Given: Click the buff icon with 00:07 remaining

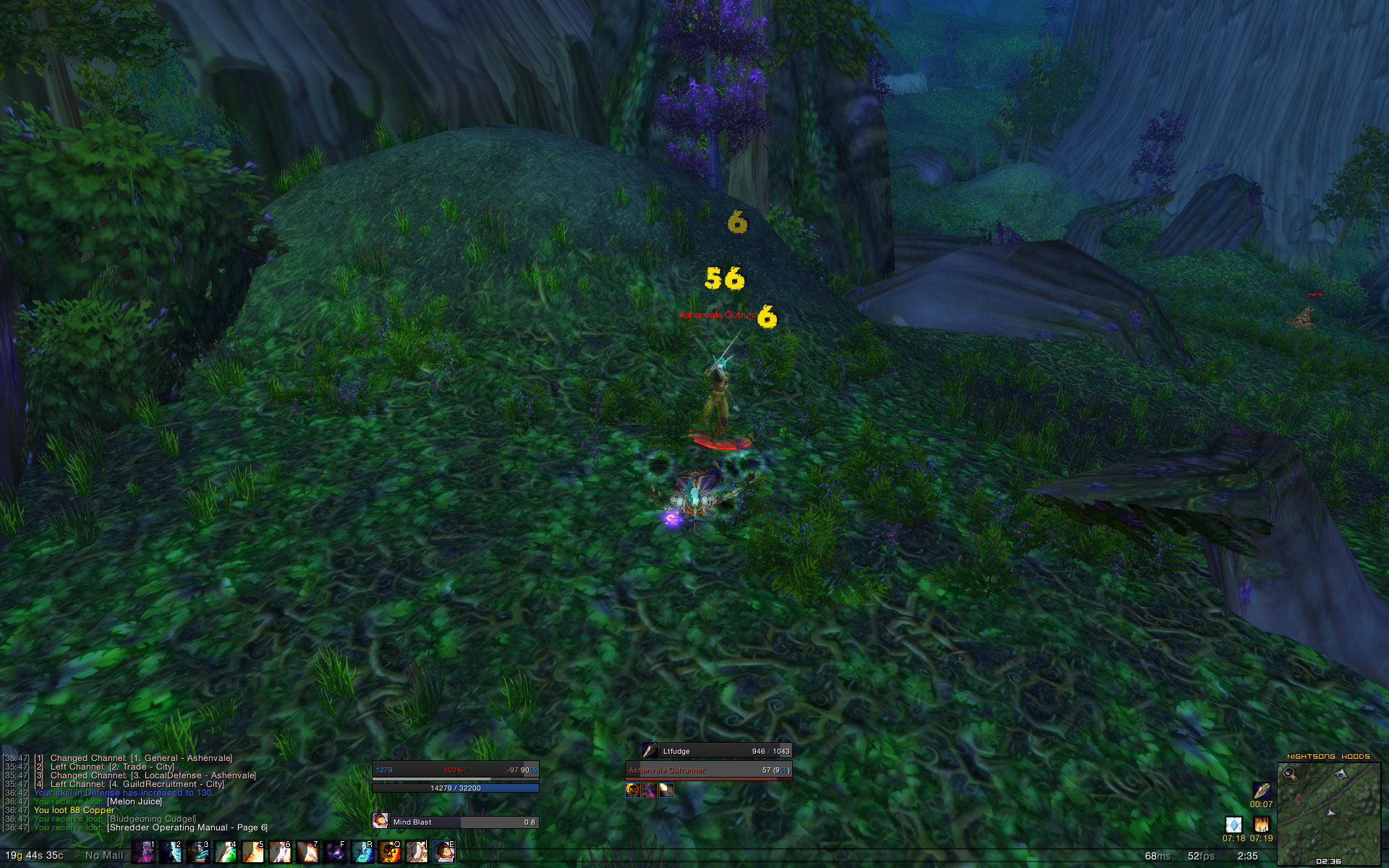Looking at the screenshot, I should (1261, 791).
